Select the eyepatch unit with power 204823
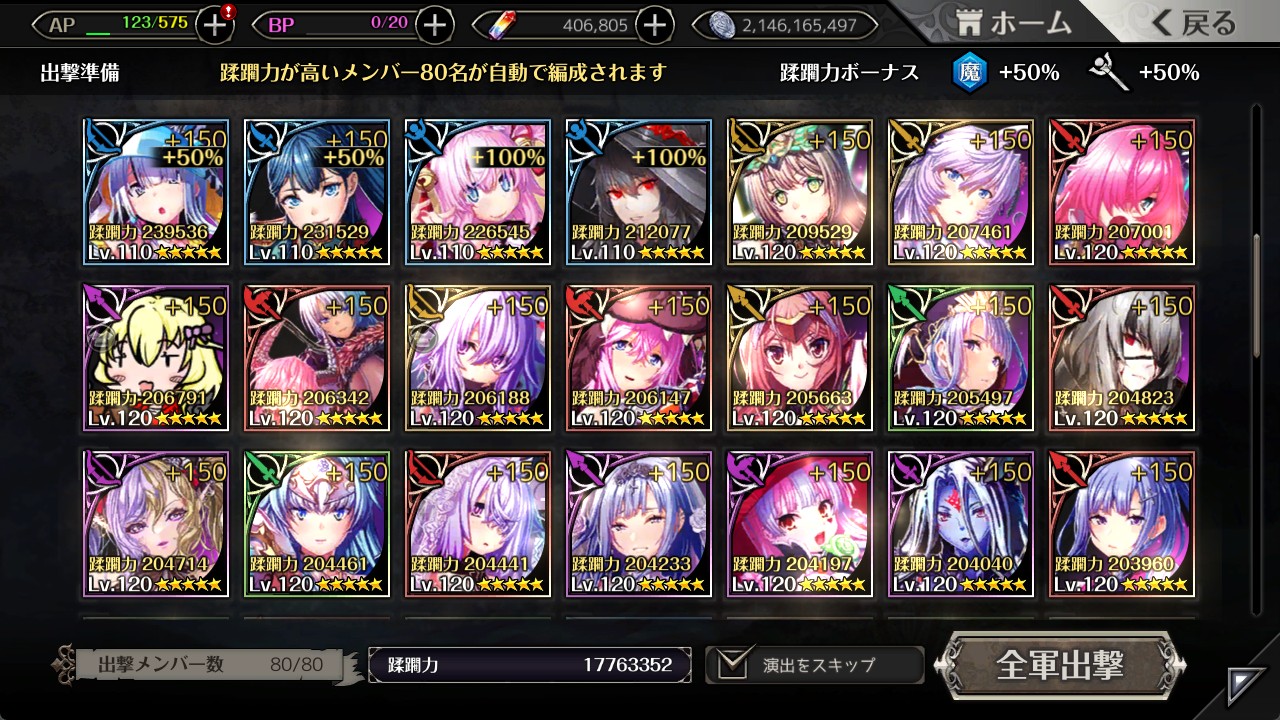The image size is (1280, 720). pyautogui.click(x=1121, y=358)
